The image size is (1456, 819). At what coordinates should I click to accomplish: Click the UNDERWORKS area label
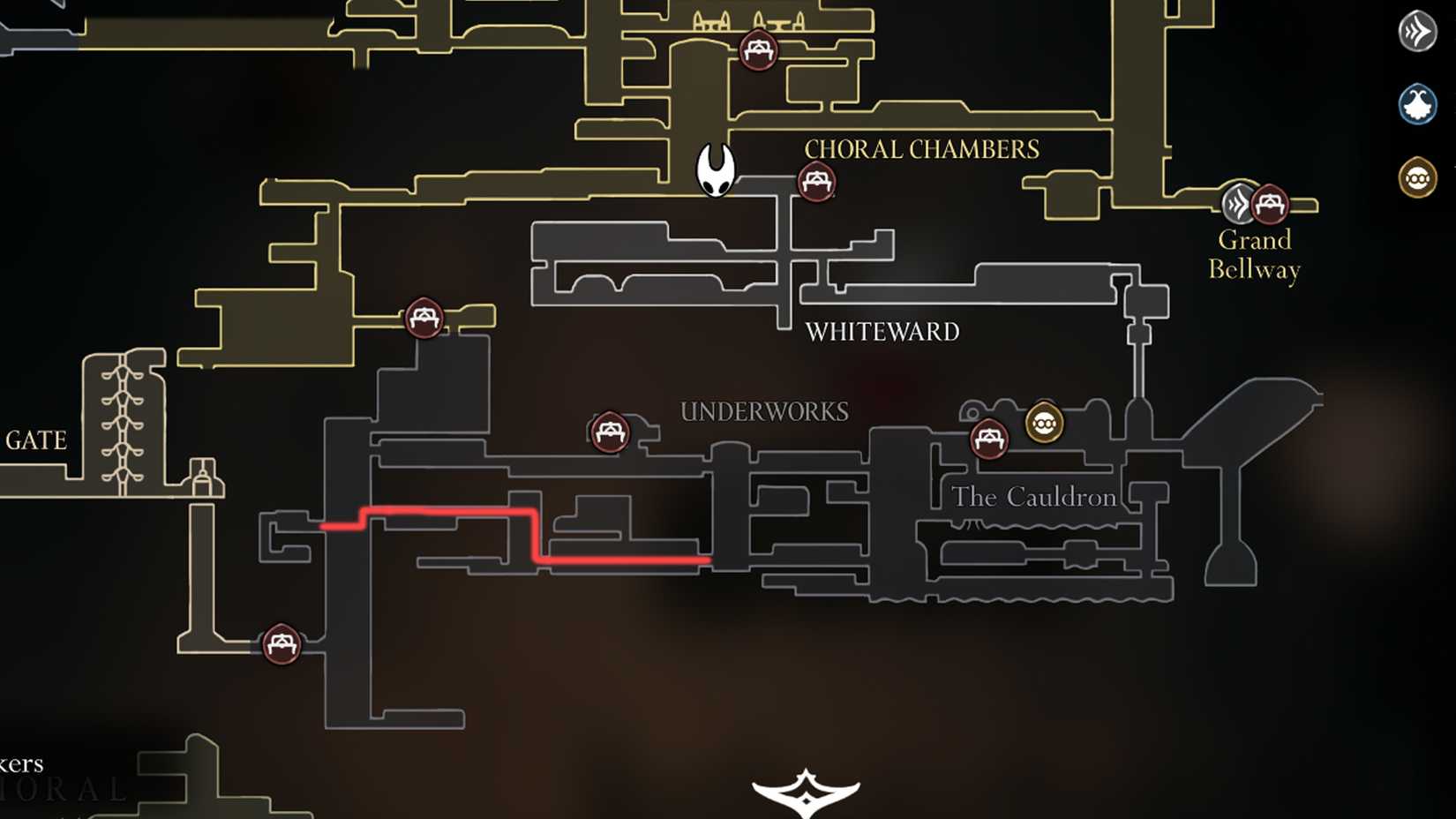point(764,411)
